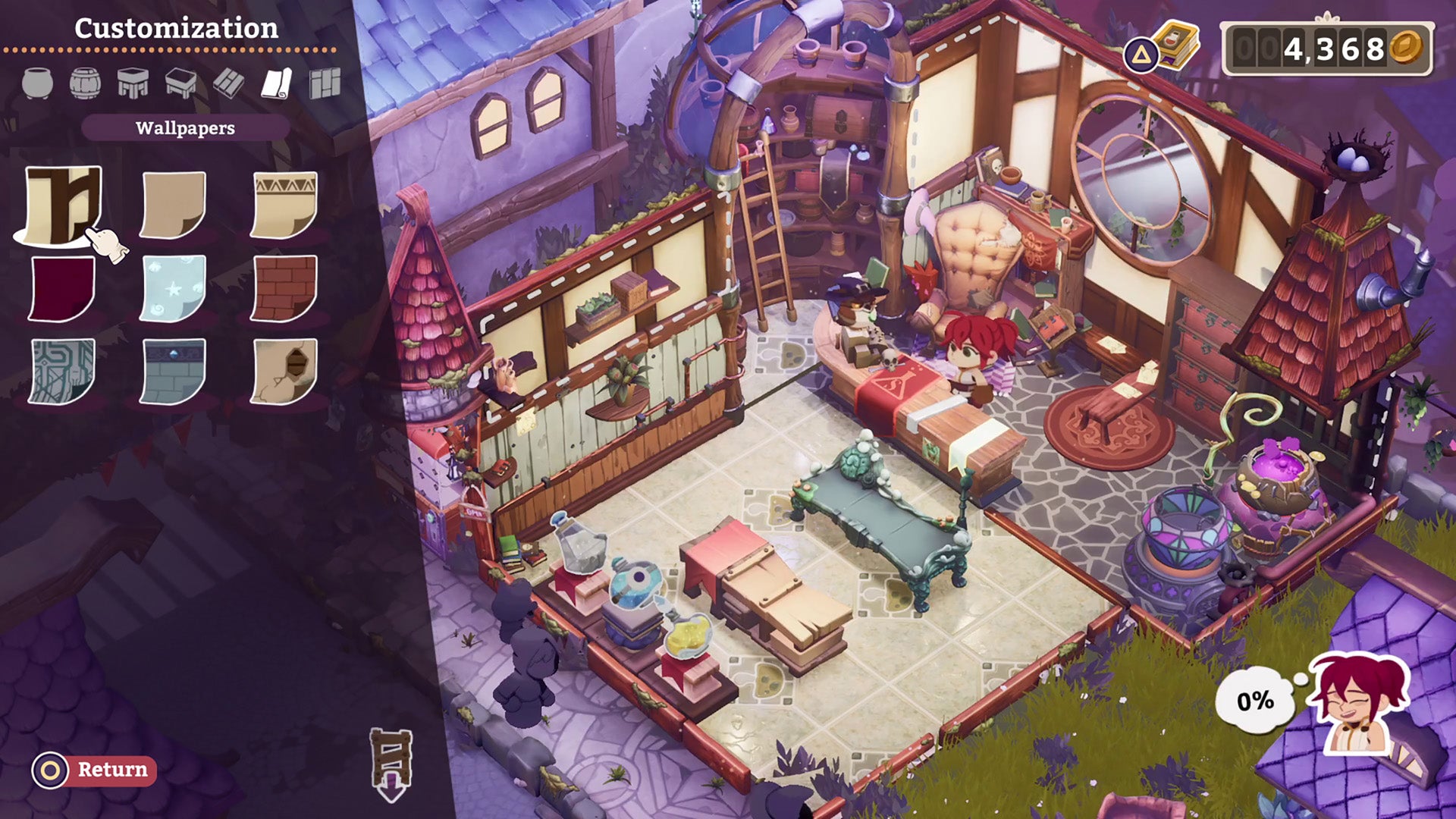Open the barrel category in Customization
Screen dimensions: 1456x819
(x=83, y=80)
